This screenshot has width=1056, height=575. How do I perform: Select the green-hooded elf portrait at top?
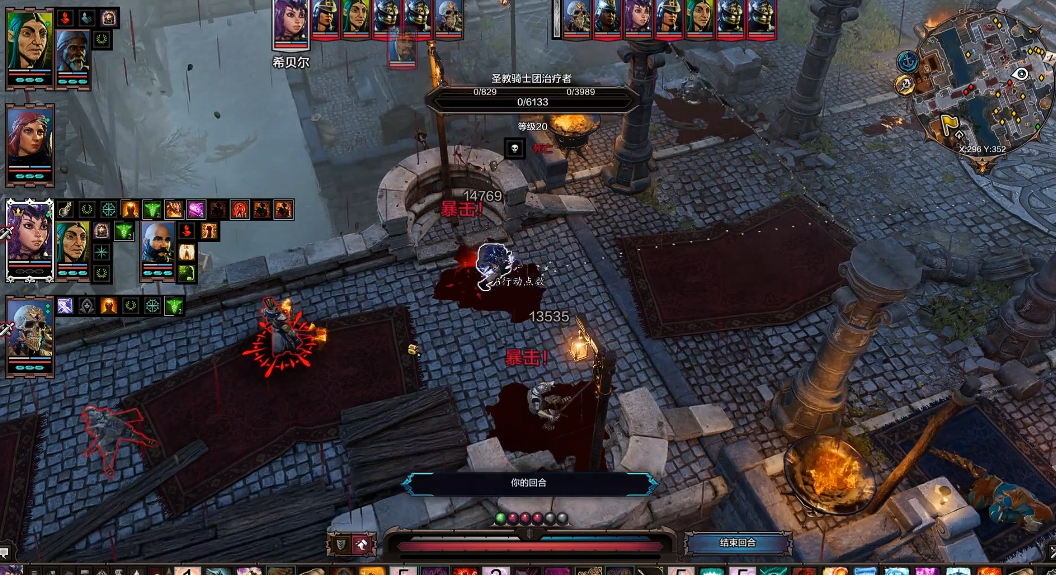click(29, 40)
